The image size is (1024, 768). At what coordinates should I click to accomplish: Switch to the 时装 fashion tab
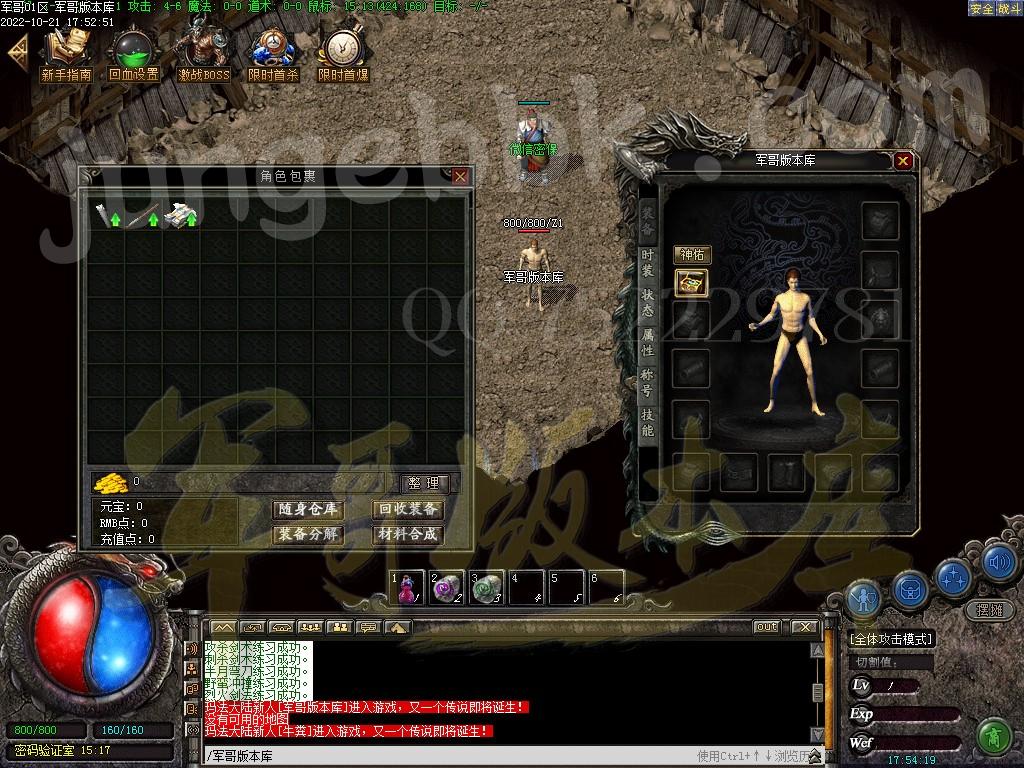point(648,263)
